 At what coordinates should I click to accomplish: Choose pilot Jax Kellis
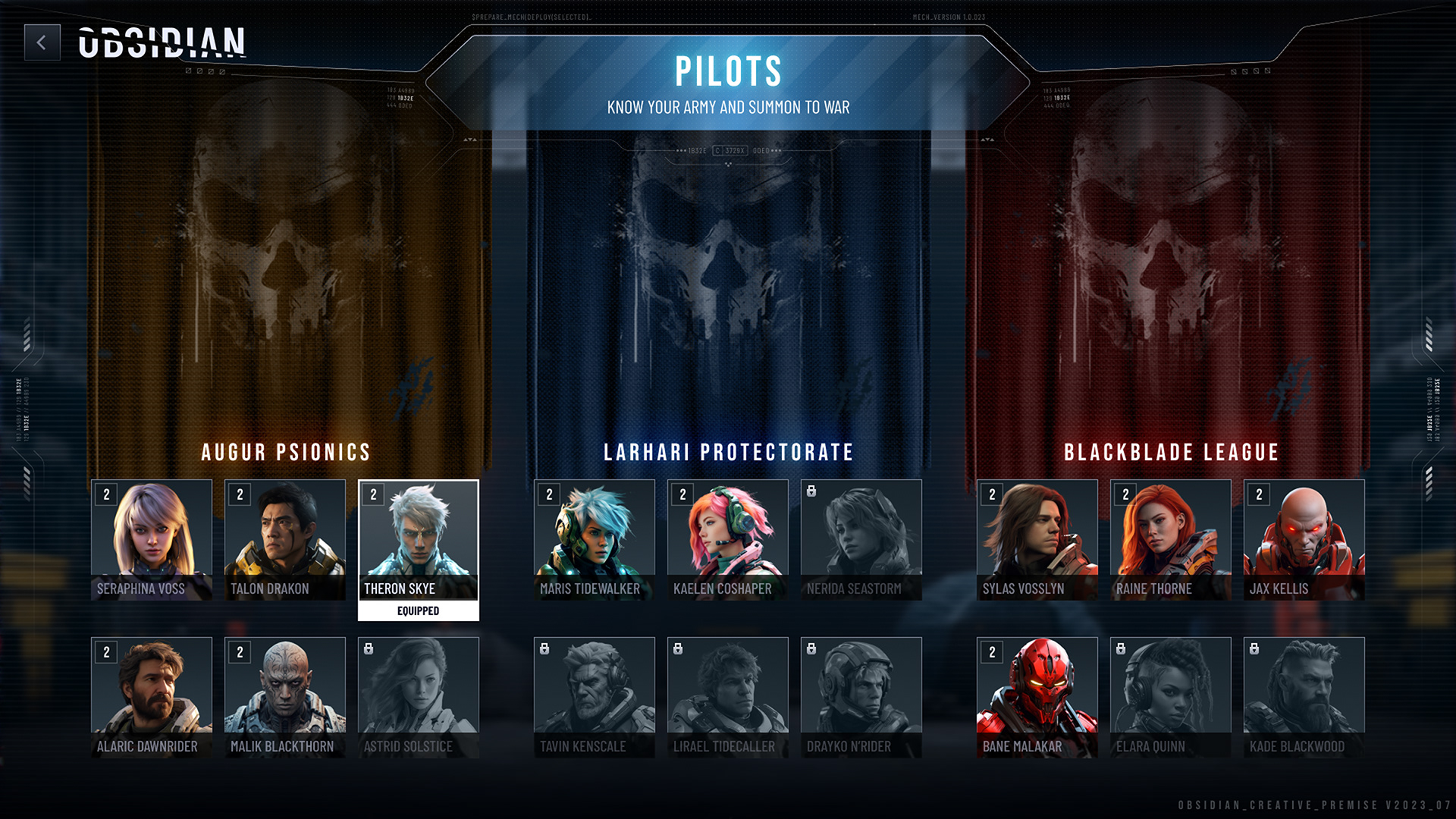(1304, 539)
